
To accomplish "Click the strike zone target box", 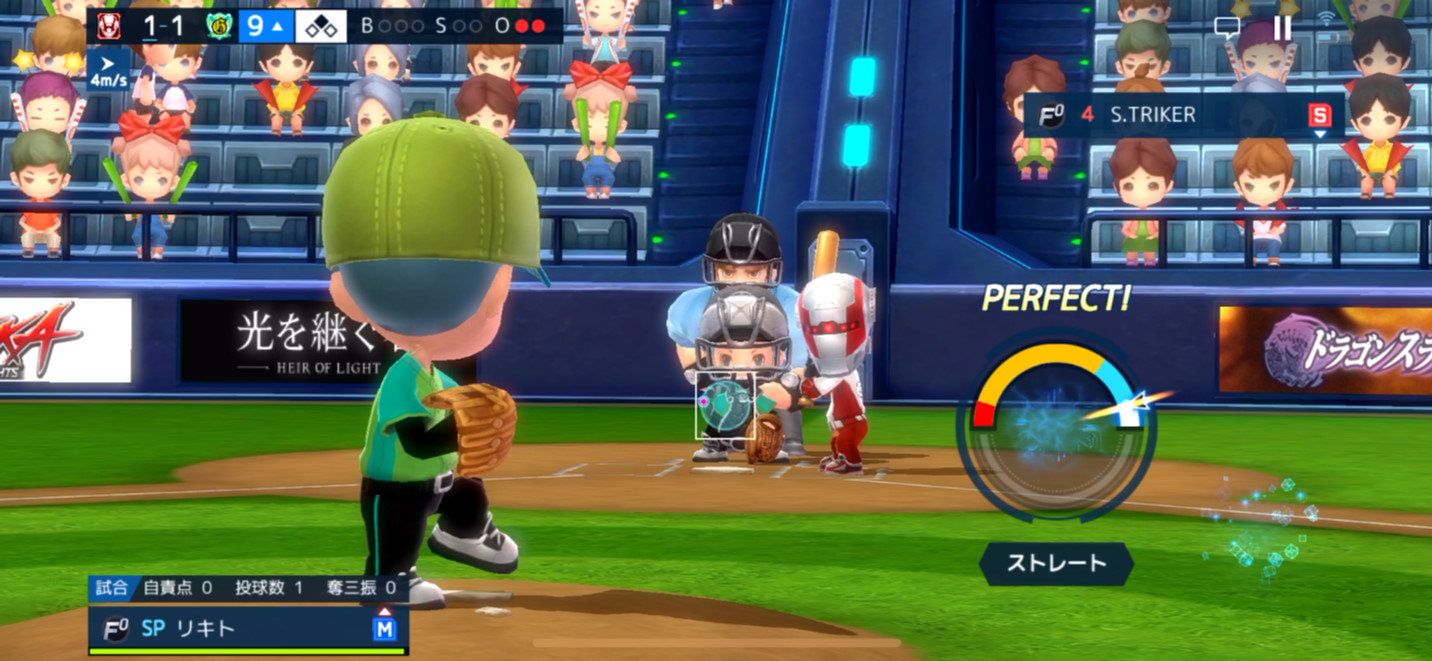I will click(725, 406).
